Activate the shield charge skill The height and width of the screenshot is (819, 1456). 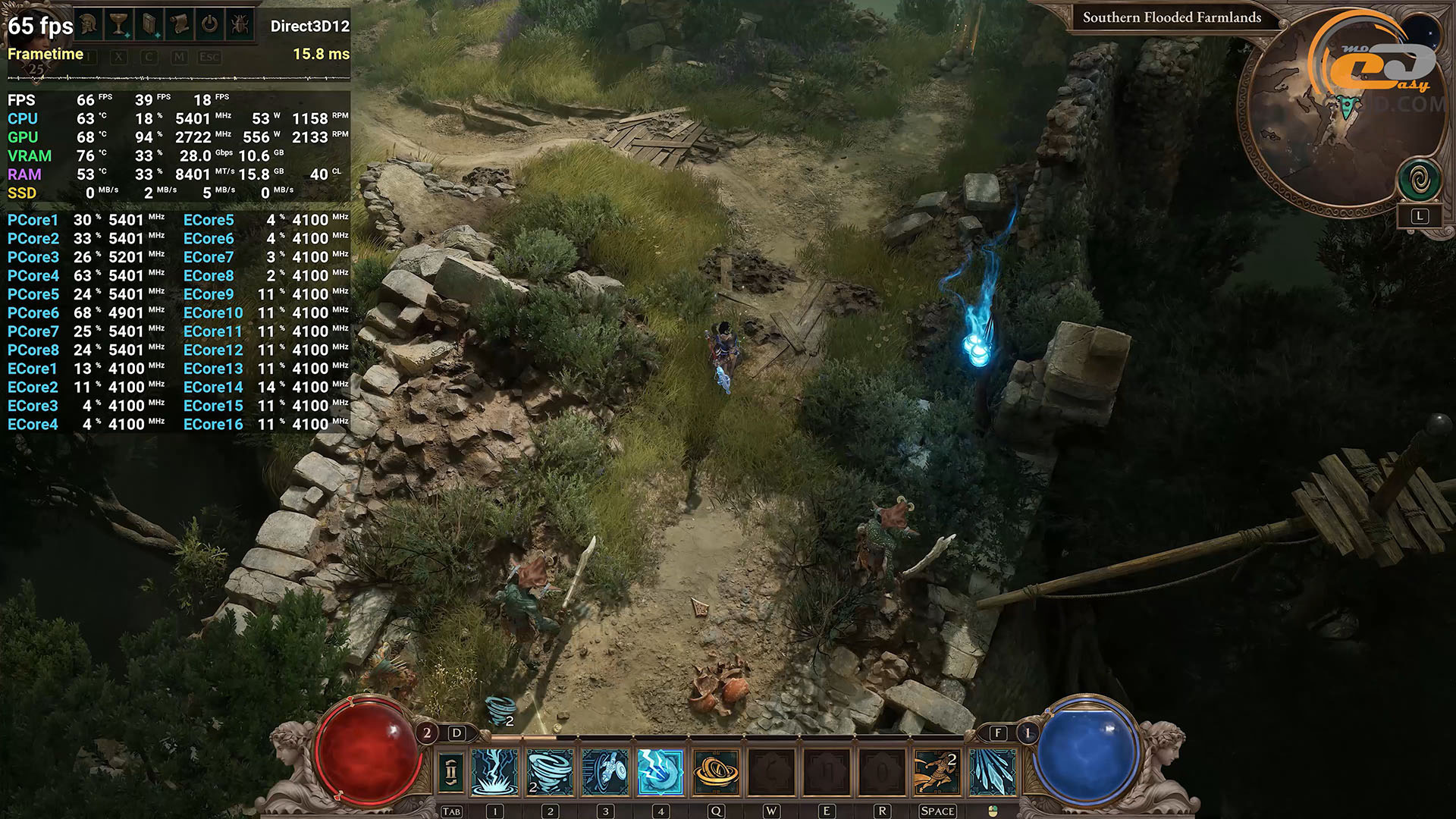[605, 772]
